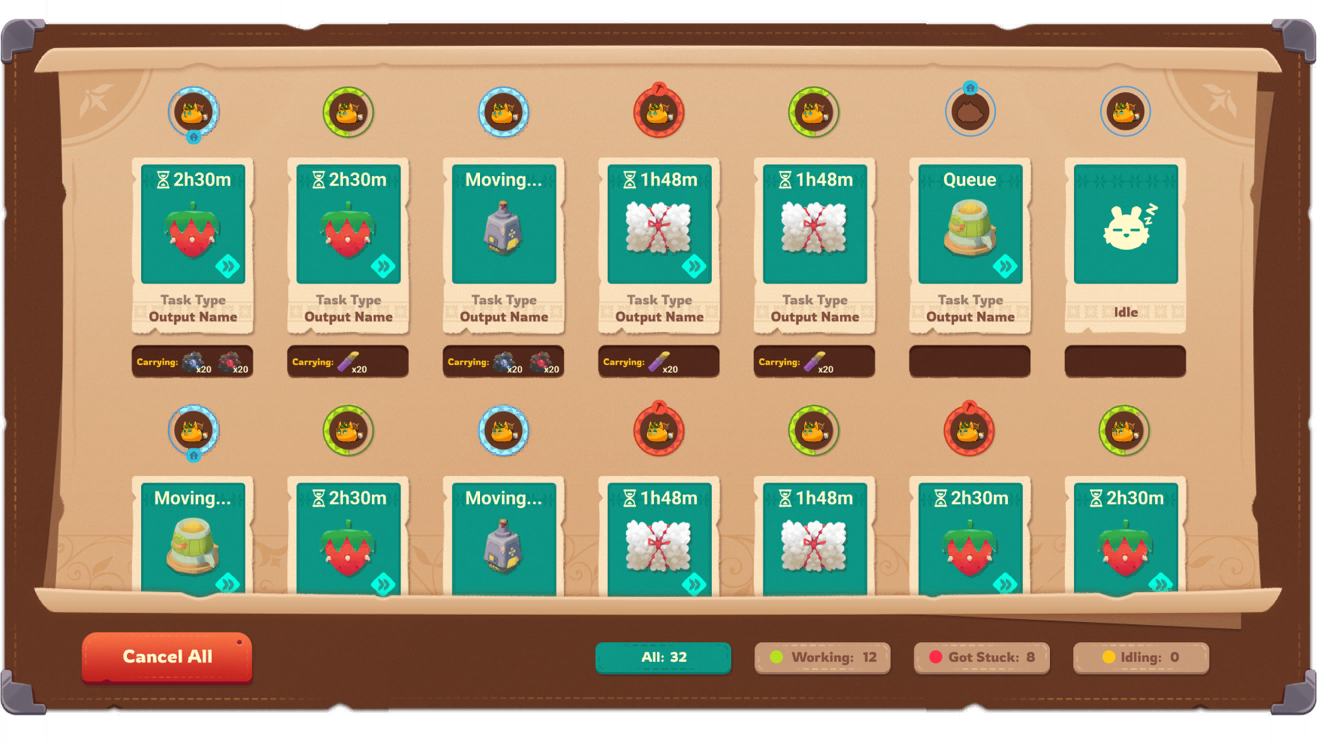Open the Queue task card
This screenshot has width=1317, height=742.
point(970,245)
